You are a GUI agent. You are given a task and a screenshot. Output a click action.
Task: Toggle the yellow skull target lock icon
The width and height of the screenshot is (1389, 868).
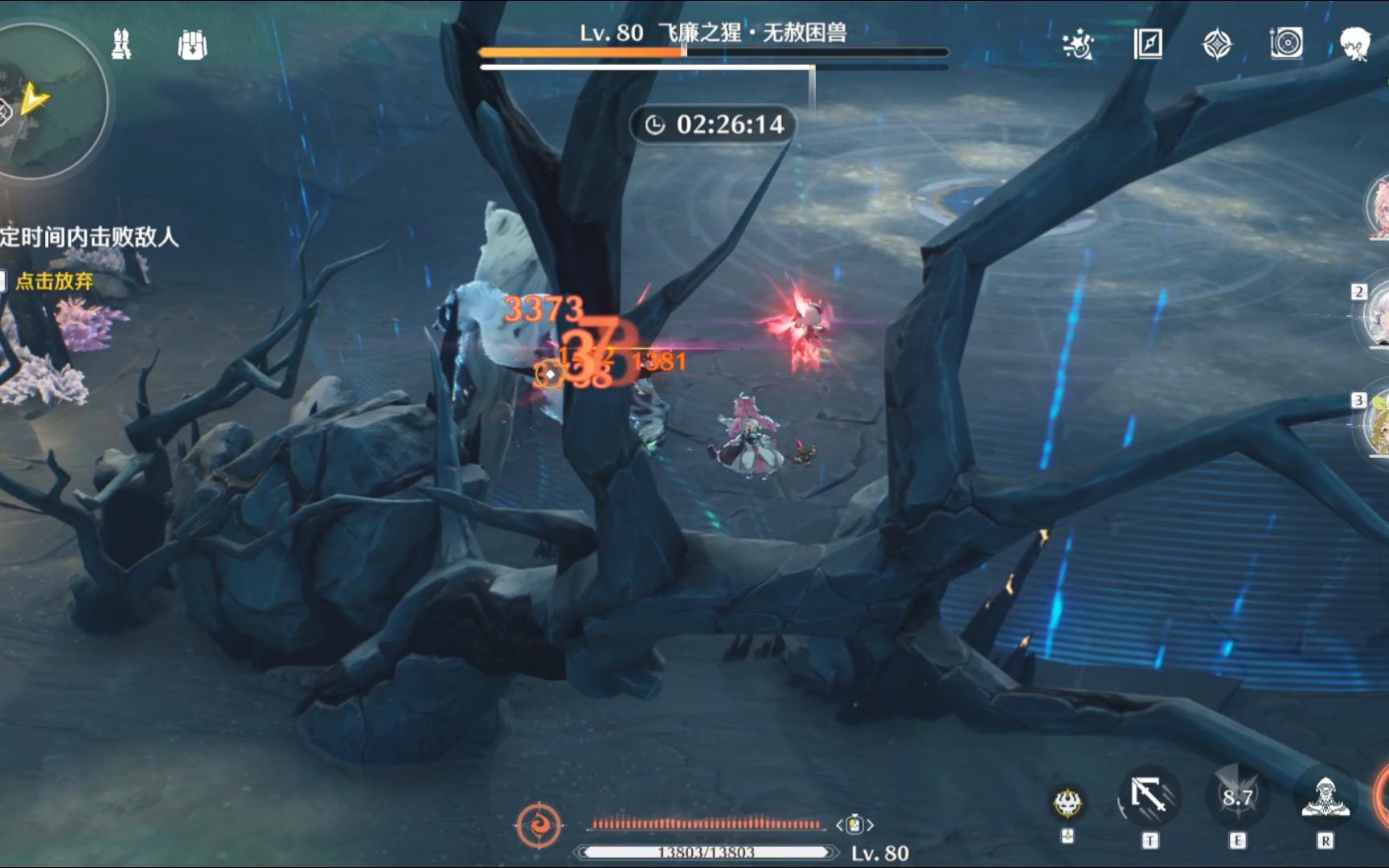(1067, 801)
